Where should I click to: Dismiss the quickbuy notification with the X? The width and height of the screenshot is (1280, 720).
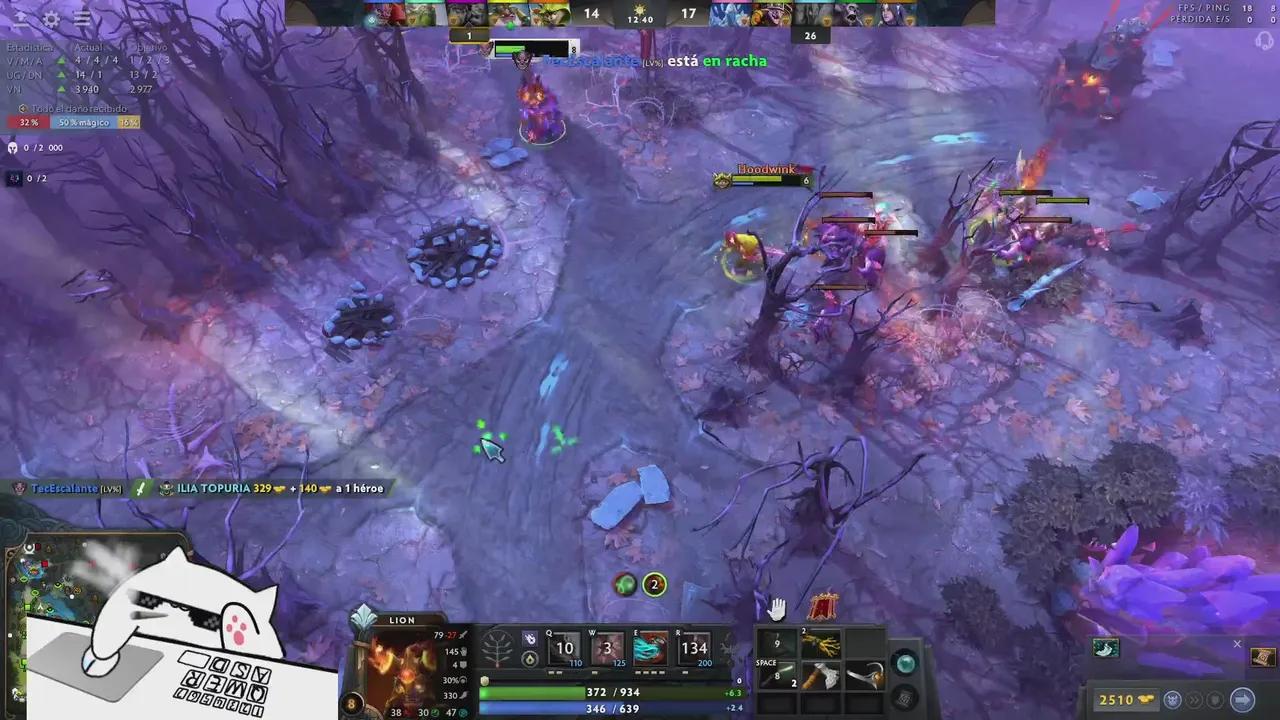[1236, 643]
